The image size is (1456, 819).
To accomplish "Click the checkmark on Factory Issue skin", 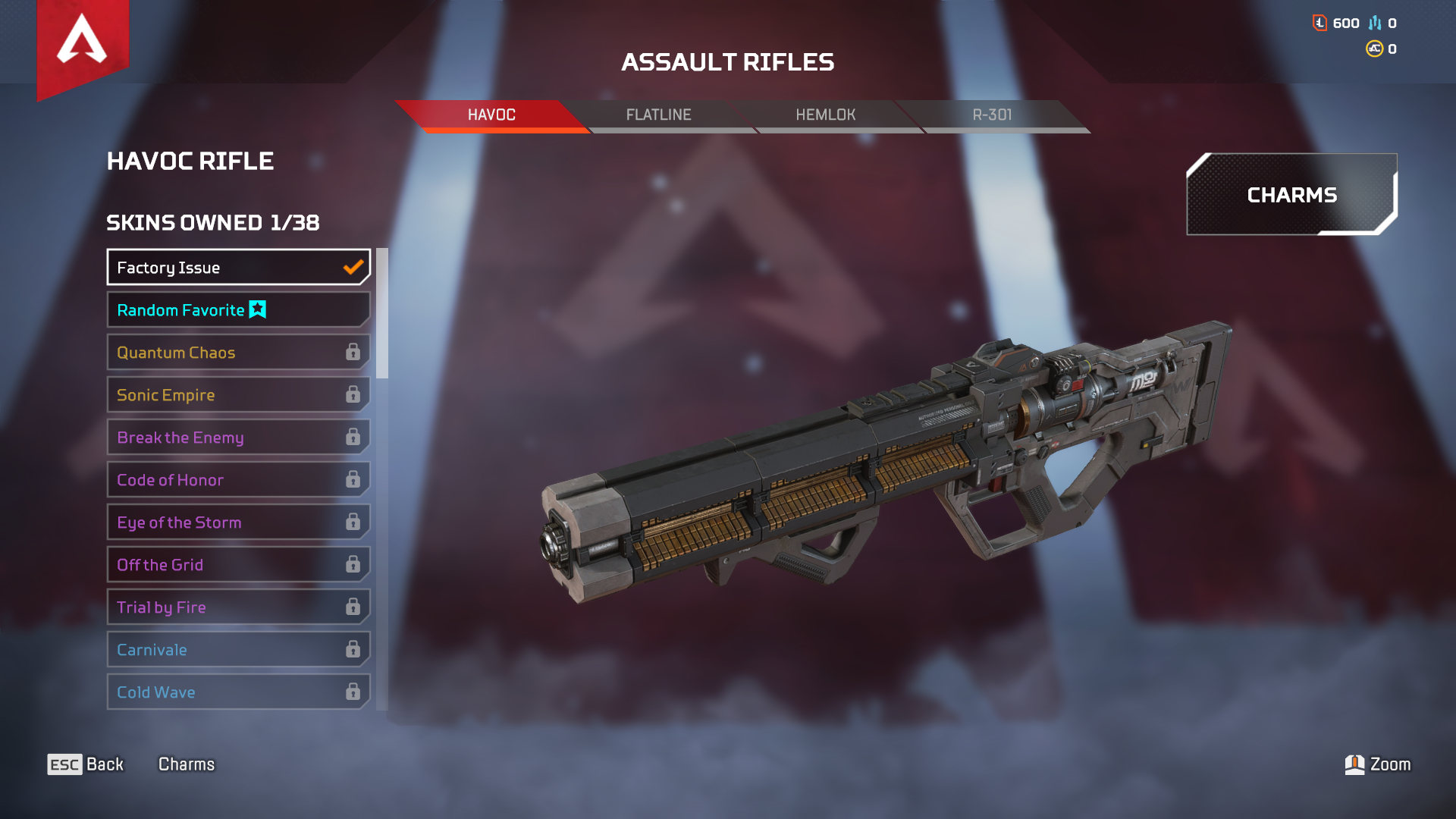I will tap(351, 267).
